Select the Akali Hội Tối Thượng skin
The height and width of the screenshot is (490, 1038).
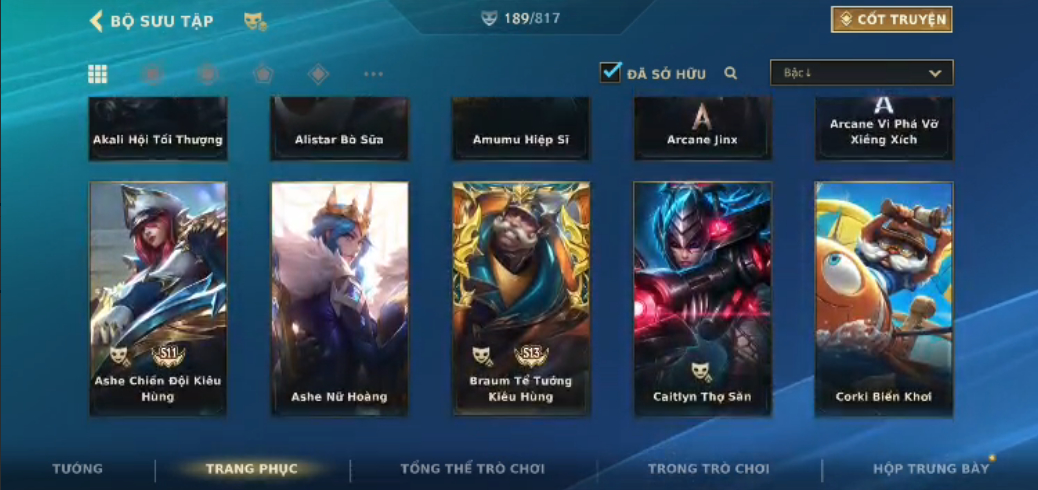pos(158,129)
